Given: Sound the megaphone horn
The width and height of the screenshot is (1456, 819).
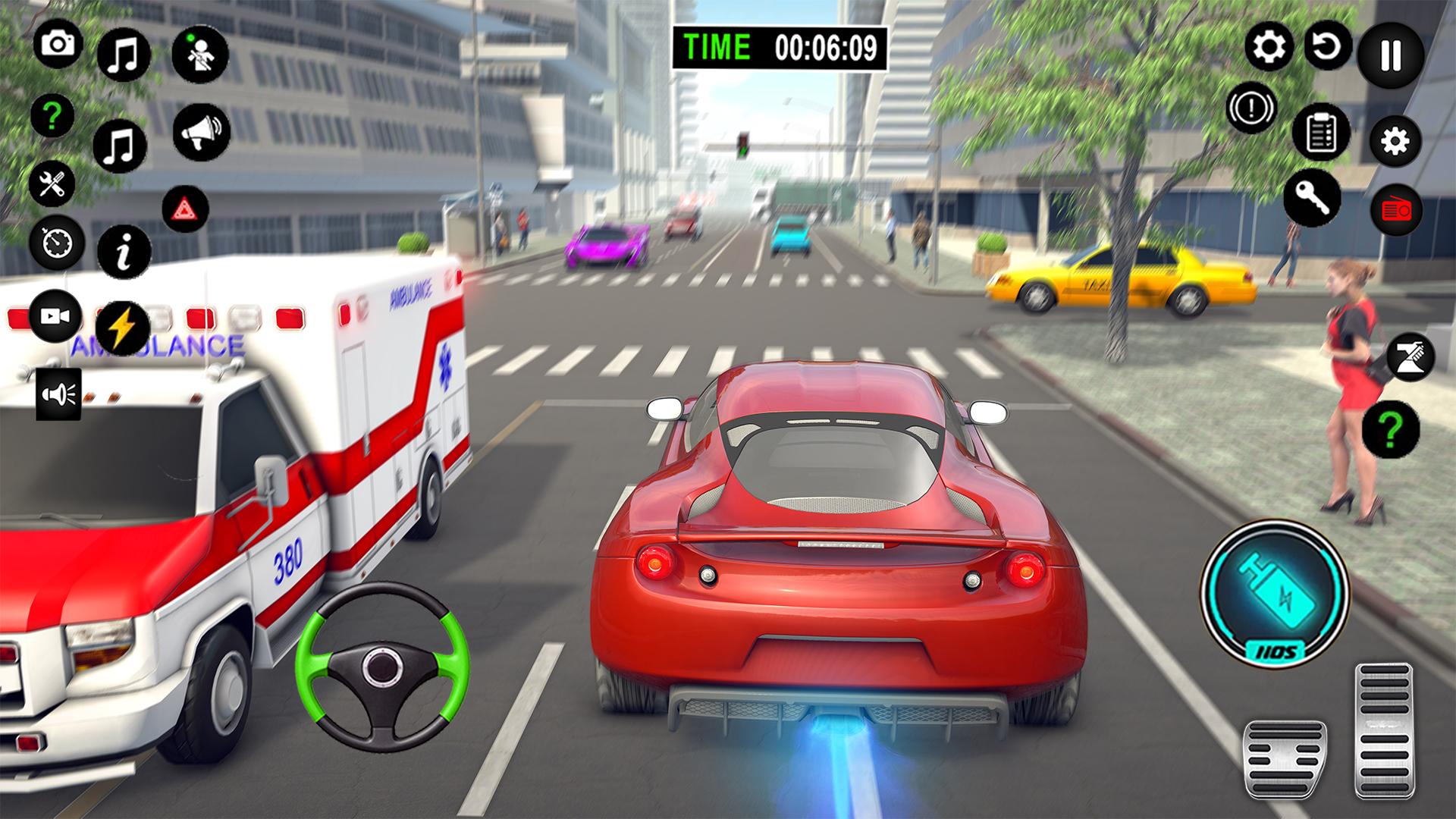Looking at the screenshot, I should (201, 132).
